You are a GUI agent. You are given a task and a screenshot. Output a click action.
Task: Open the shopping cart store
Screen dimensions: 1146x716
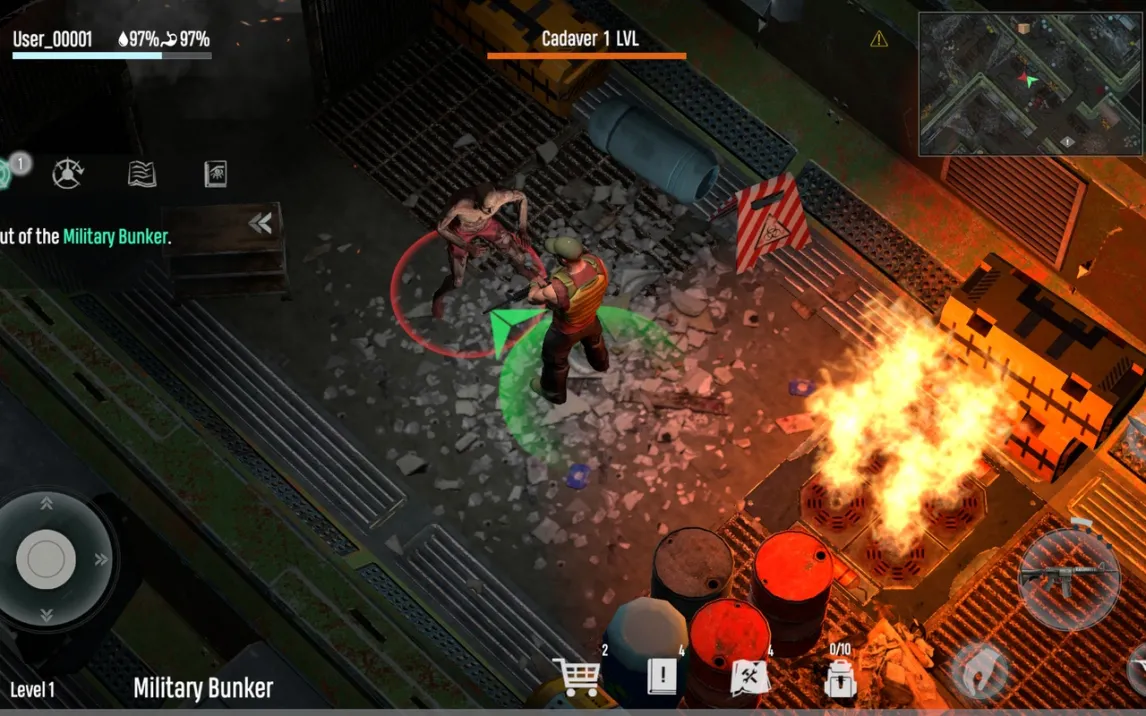(578, 677)
